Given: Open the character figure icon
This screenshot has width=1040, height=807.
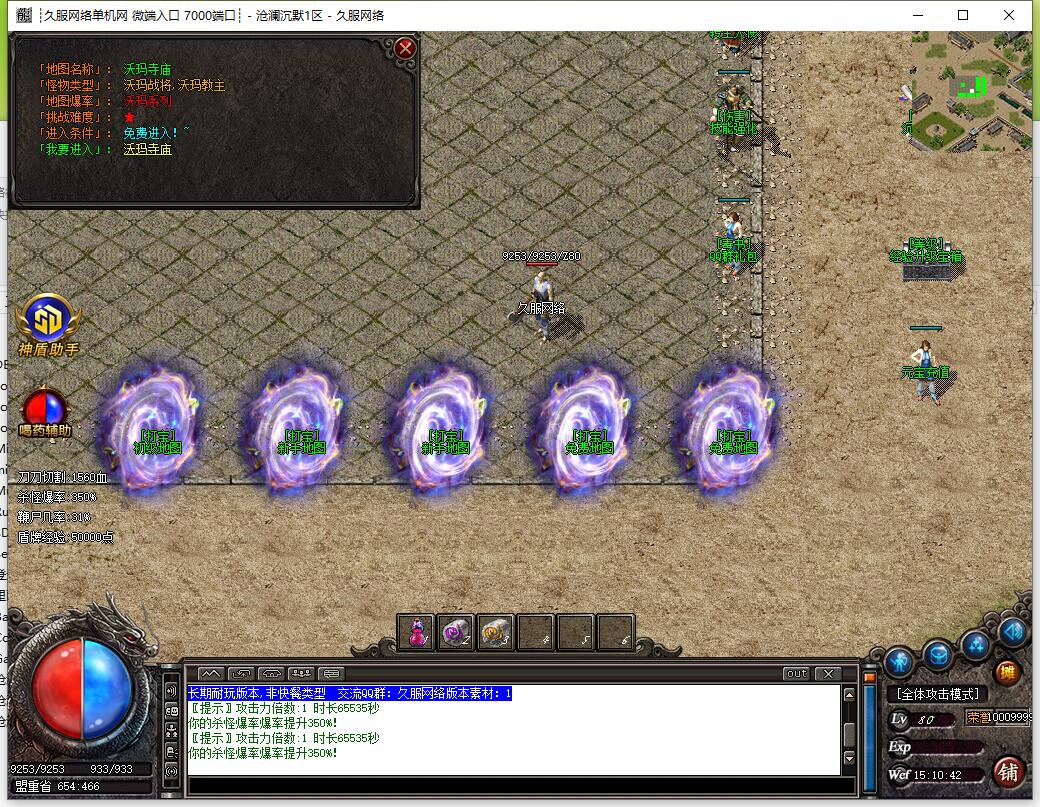Looking at the screenshot, I should pyautogui.click(x=898, y=661).
